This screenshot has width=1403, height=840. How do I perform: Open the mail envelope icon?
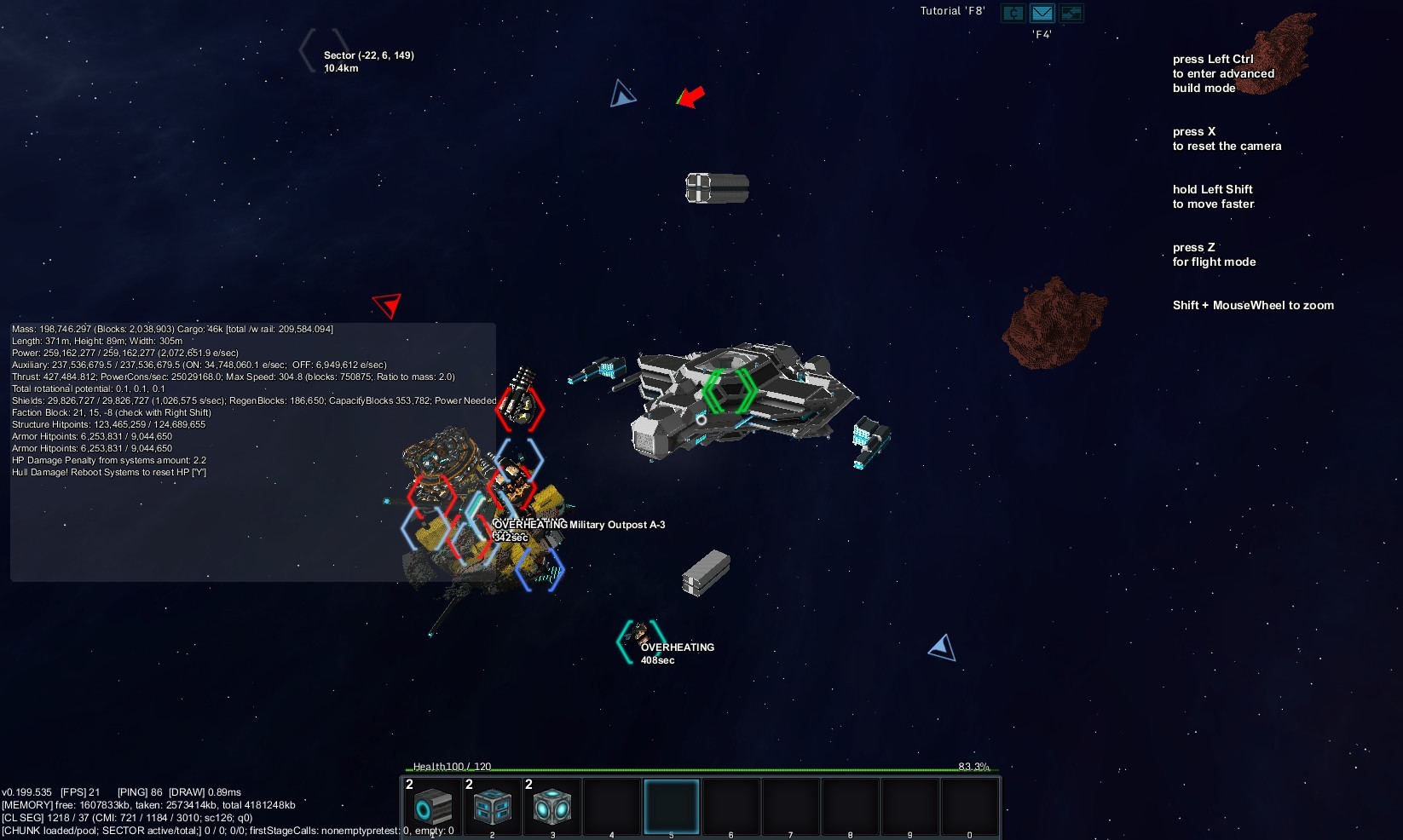point(1042,13)
